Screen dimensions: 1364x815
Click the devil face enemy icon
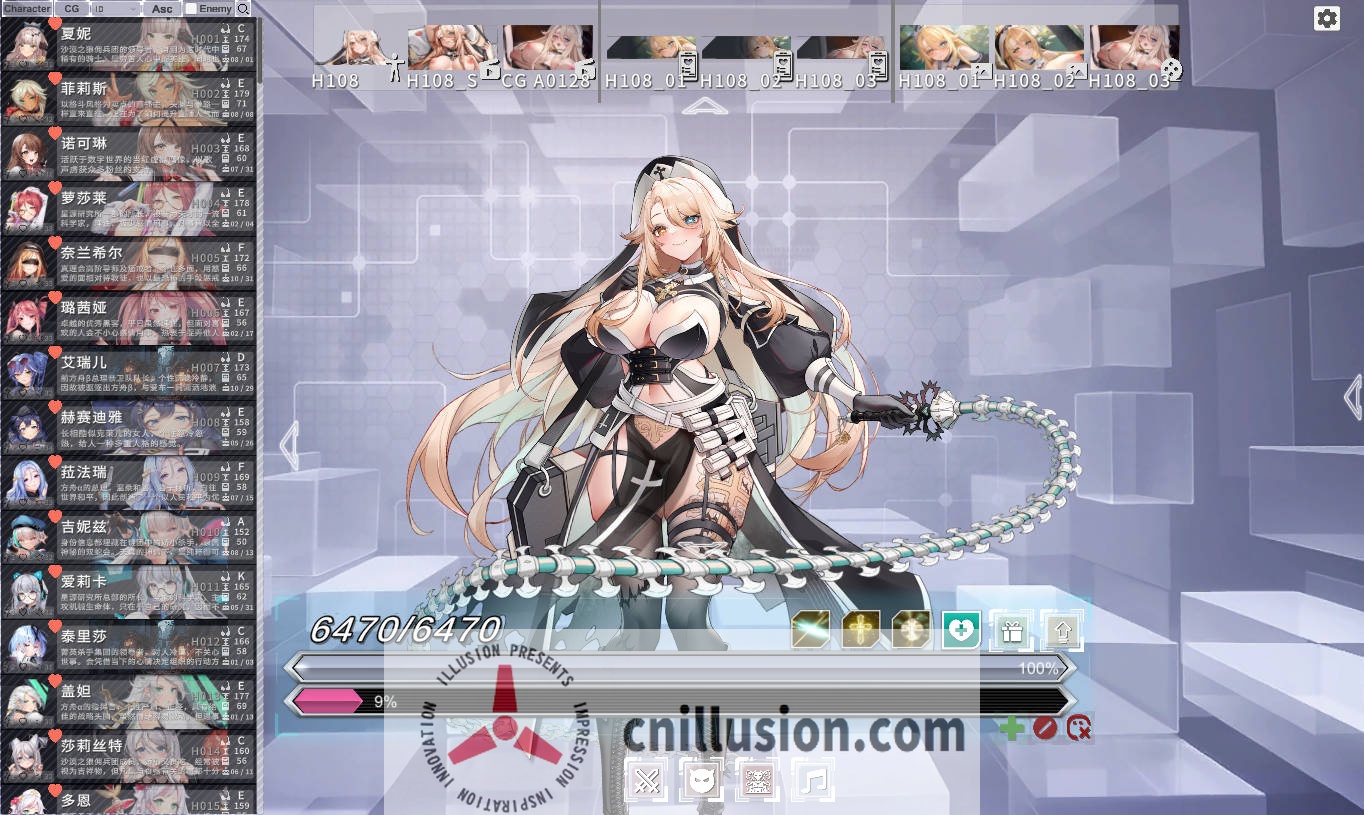(x=703, y=778)
